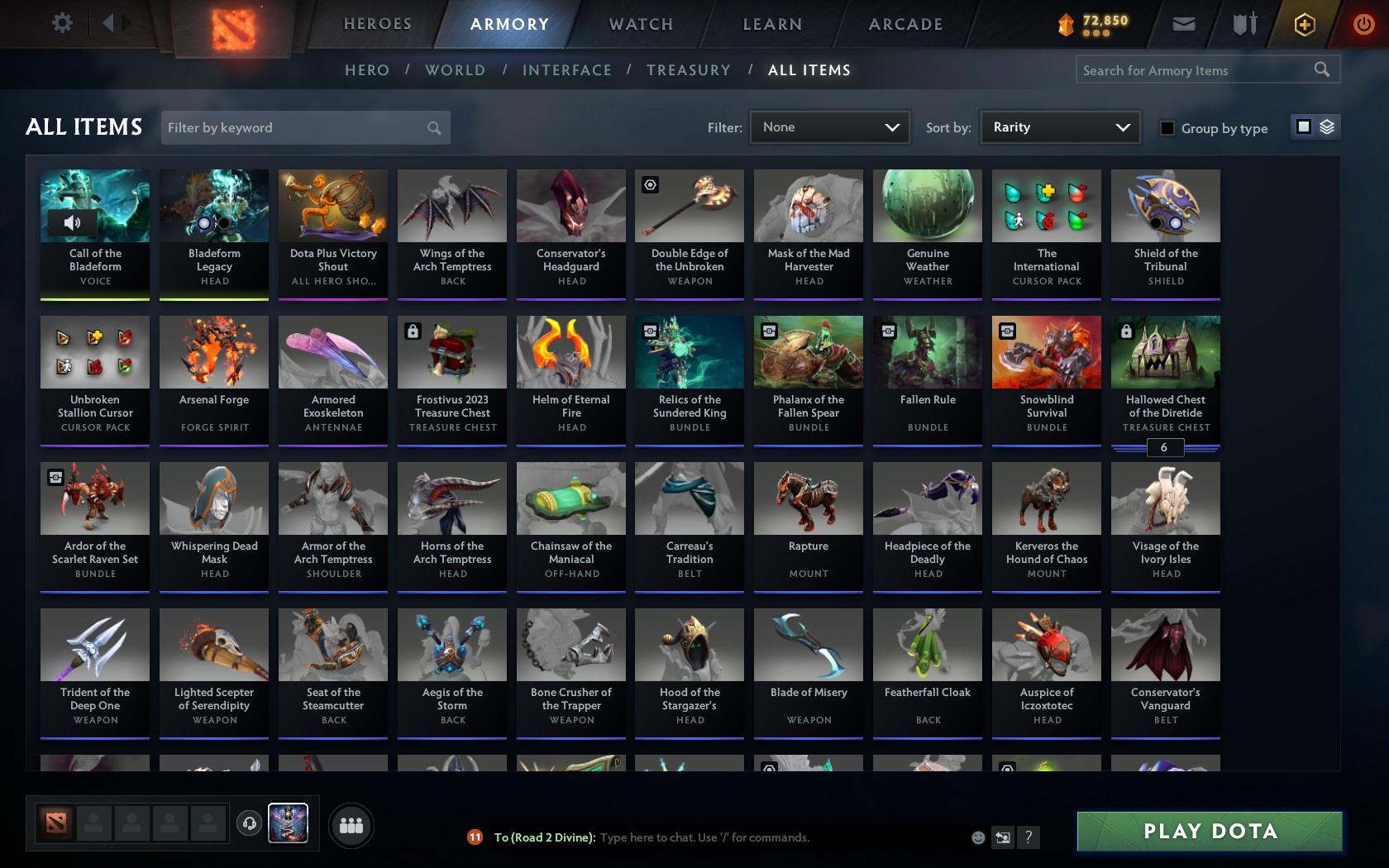Open the Filter dropdown set to None
Screen dimensions: 1389x868
pos(829,127)
